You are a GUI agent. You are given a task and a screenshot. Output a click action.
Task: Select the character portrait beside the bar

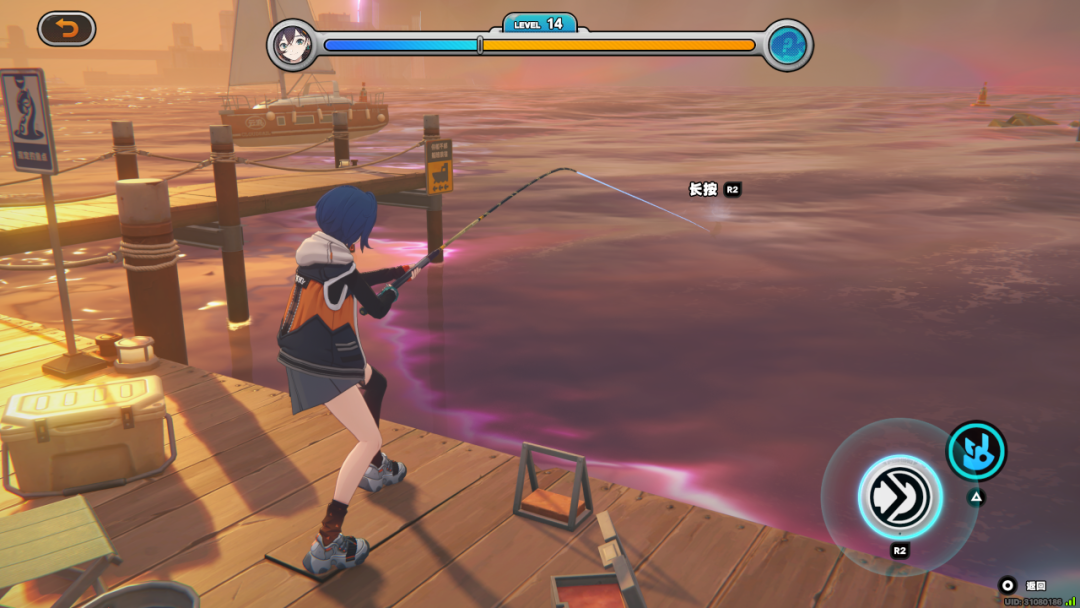tap(293, 45)
